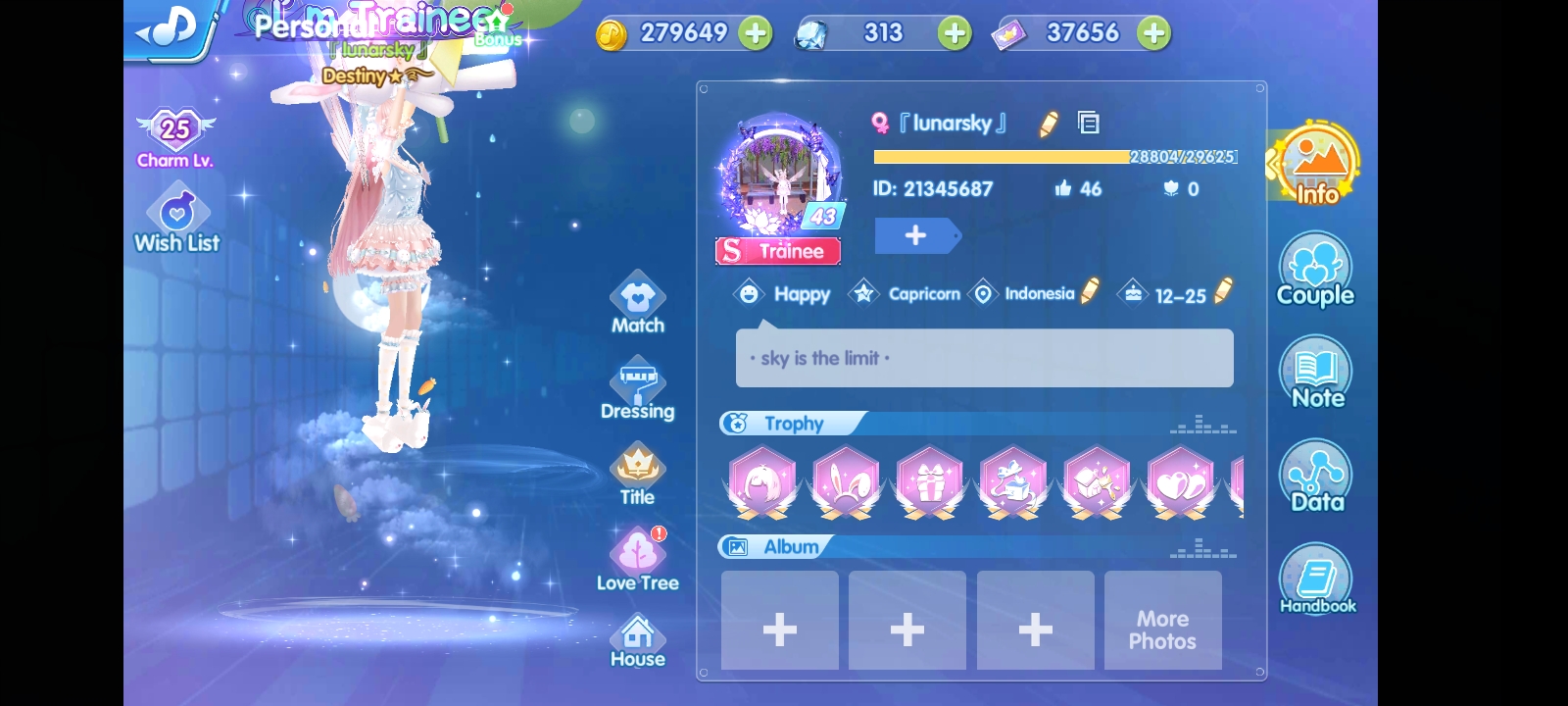The width and height of the screenshot is (1568, 706).
Task: Go to the House
Action: point(637,640)
